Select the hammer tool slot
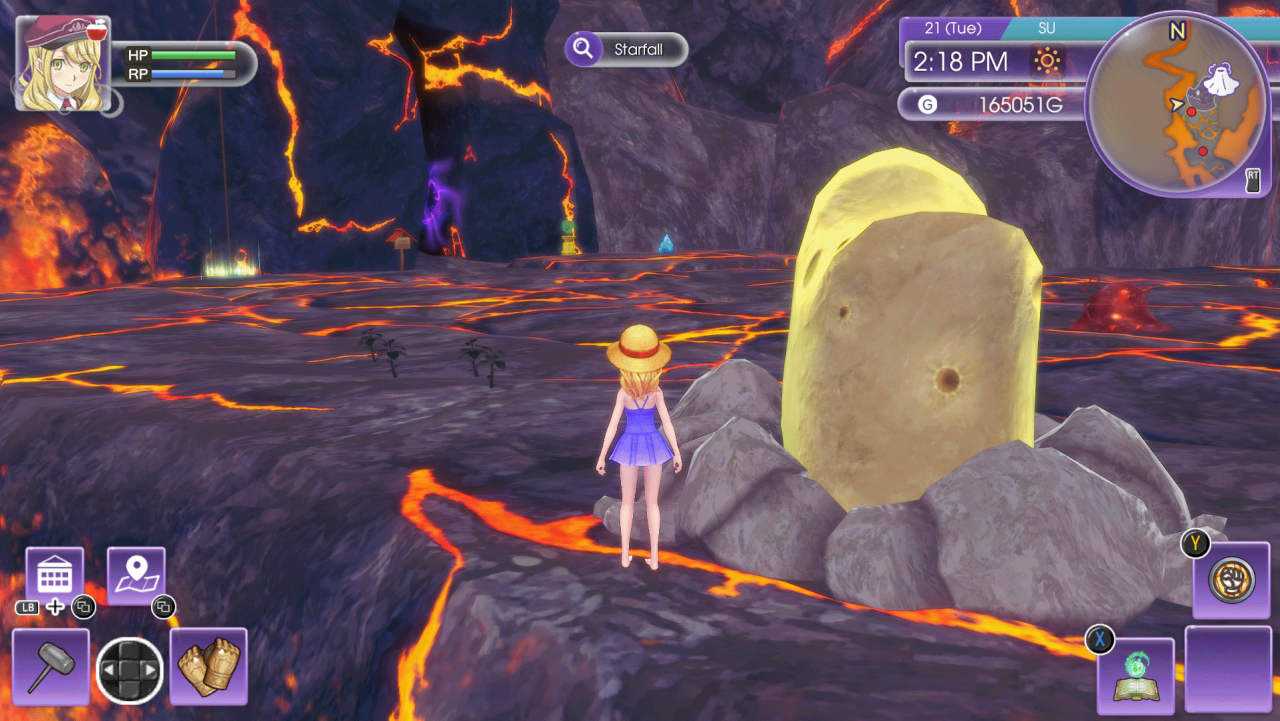The image size is (1280, 721). point(50,666)
